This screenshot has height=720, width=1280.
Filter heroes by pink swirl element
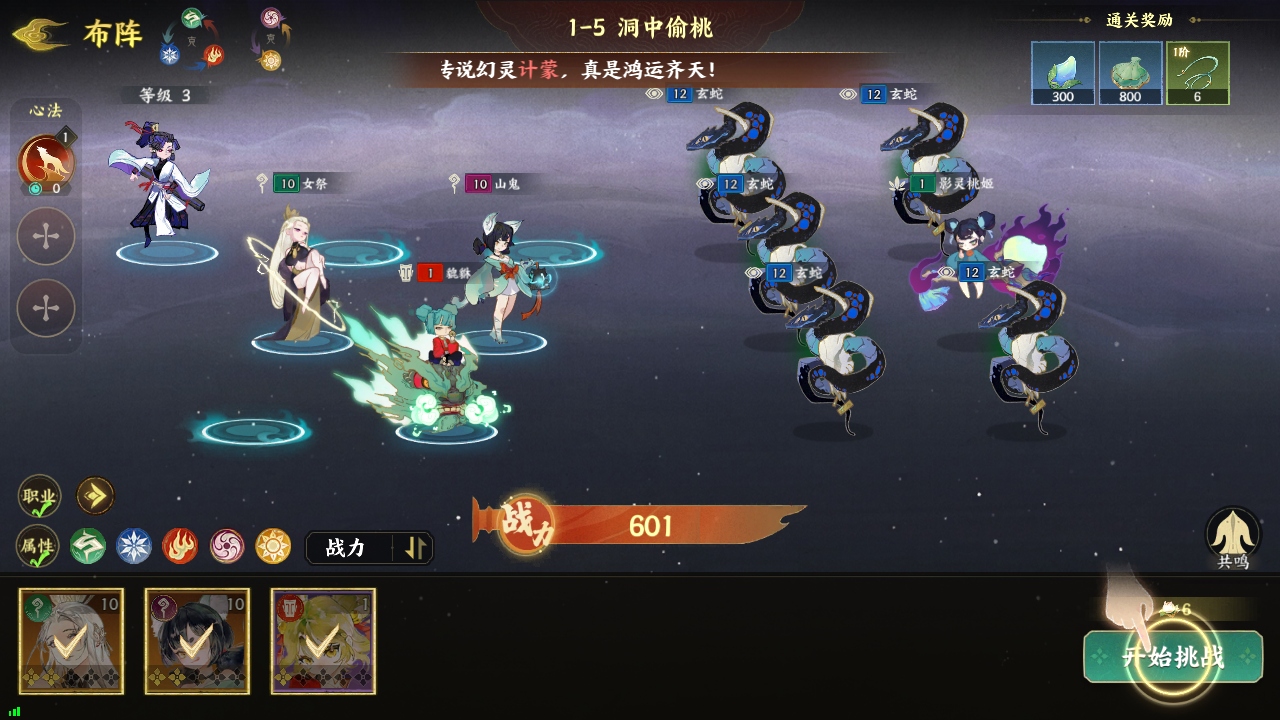click(x=227, y=546)
